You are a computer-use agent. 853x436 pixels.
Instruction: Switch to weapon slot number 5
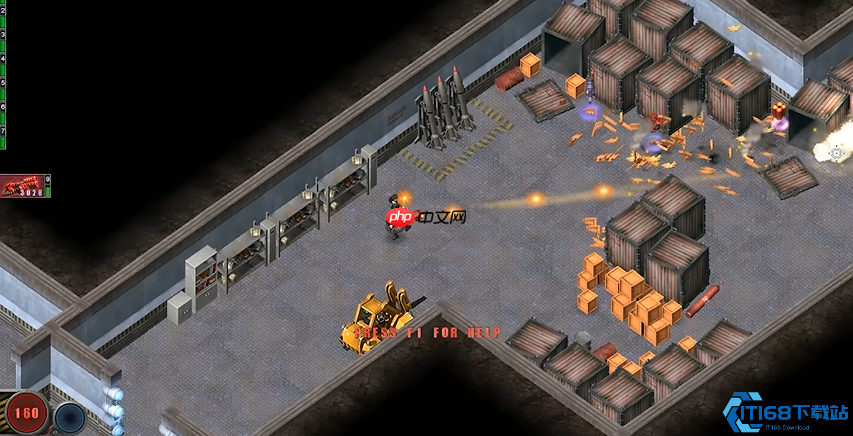(3, 82)
